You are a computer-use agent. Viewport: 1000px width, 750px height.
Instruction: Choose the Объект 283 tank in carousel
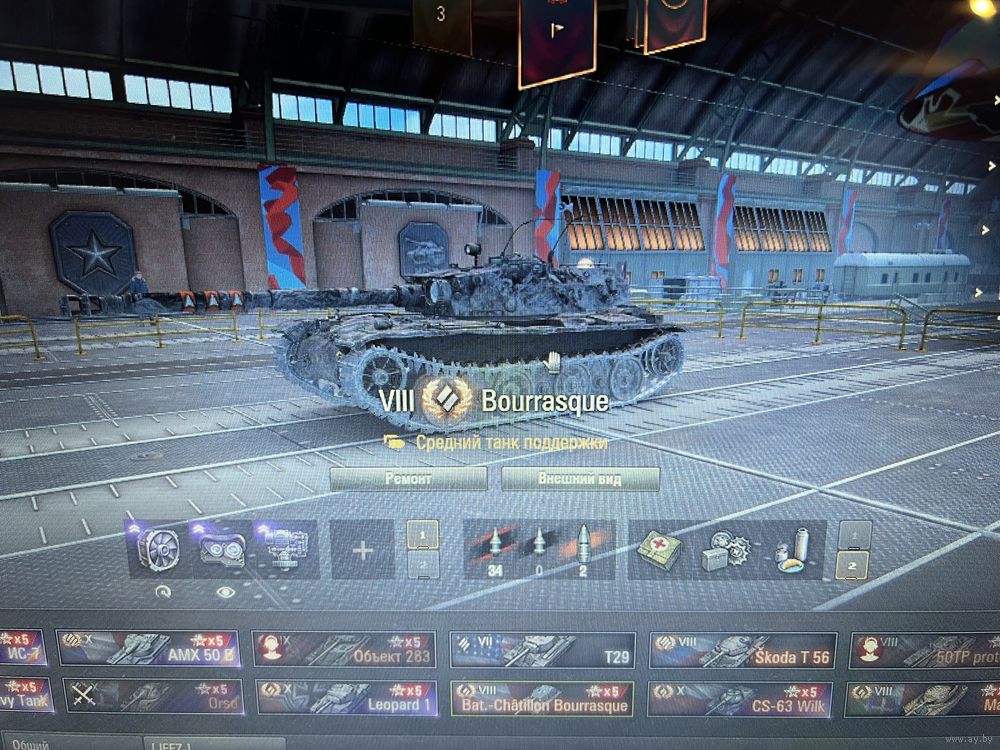click(344, 649)
